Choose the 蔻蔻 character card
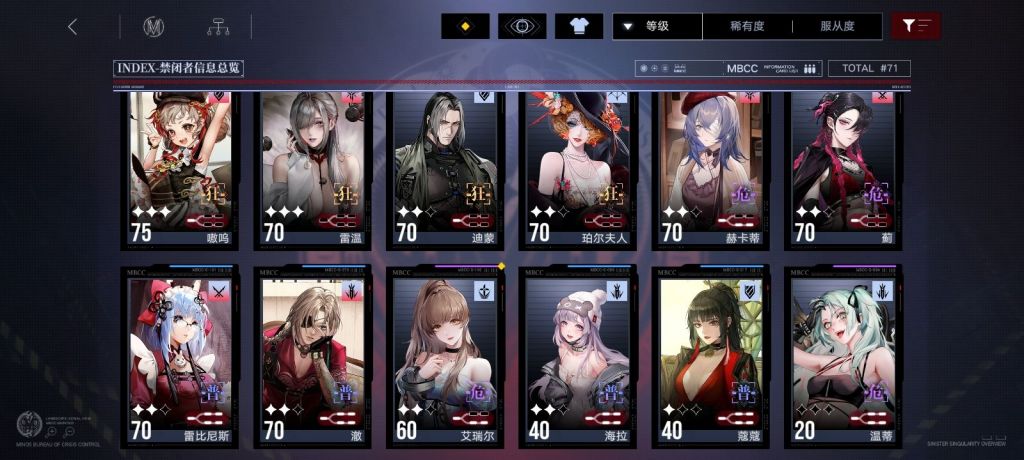This screenshot has height=460, width=1024. click(710, 355)
